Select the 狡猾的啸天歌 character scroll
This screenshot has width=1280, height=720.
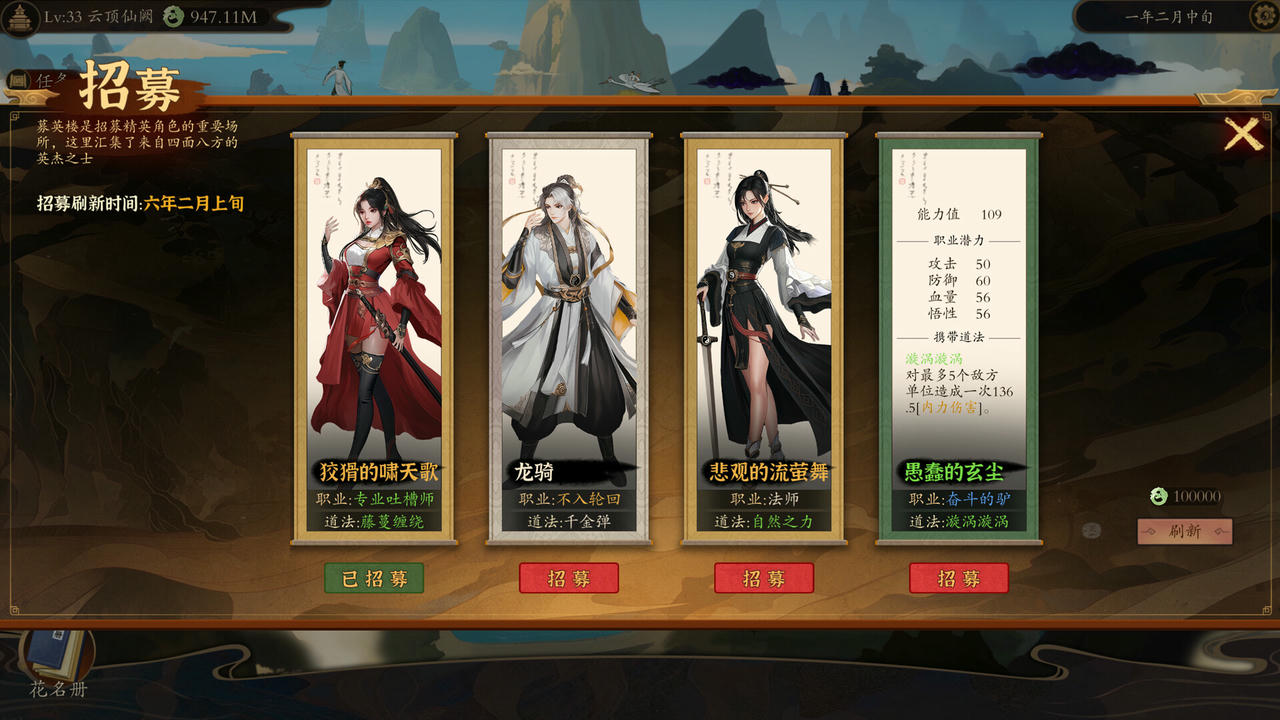coord(374,320)
